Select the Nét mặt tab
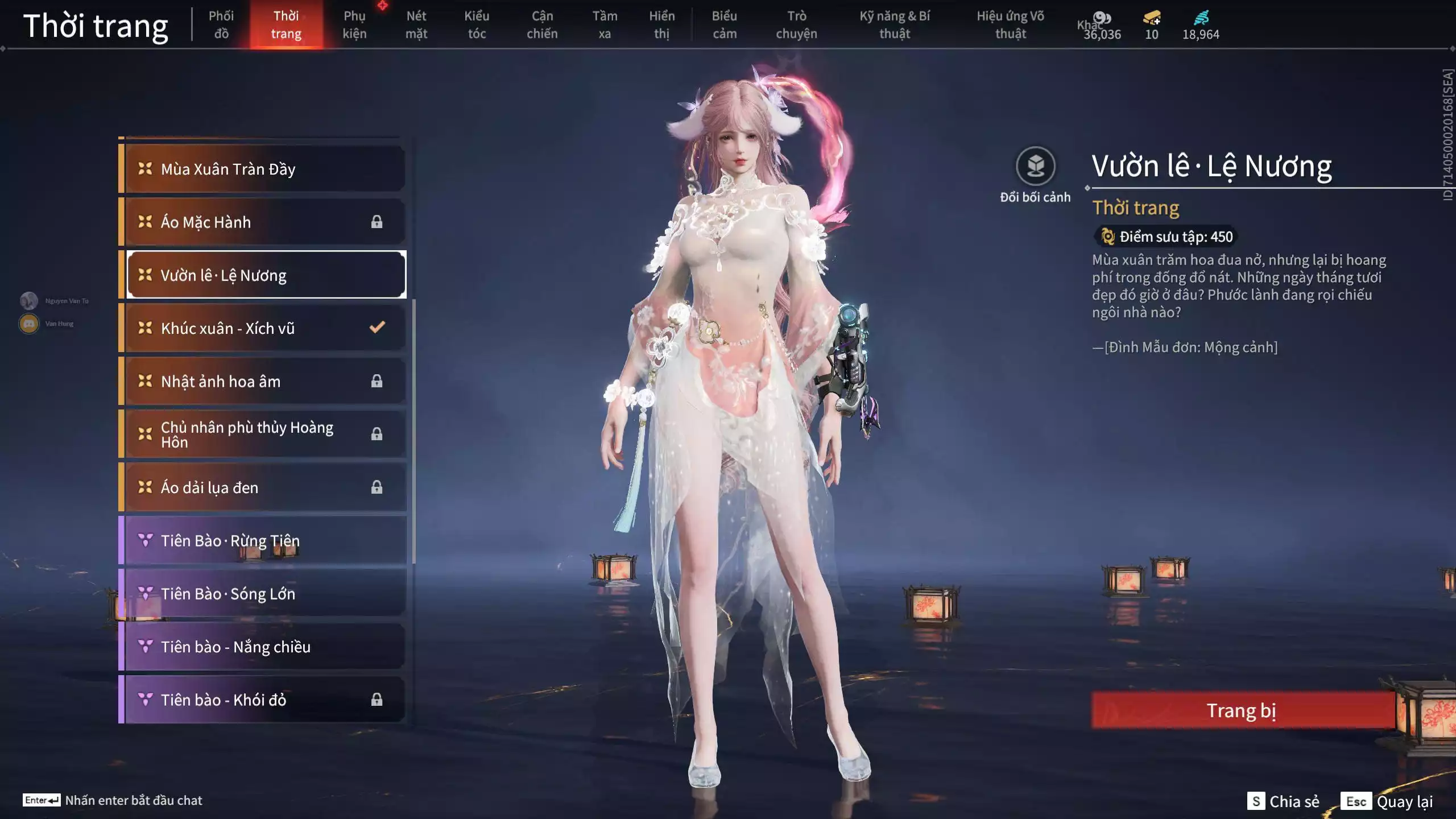Screen dimensions: 1456x819 click(x=416, y=25)
